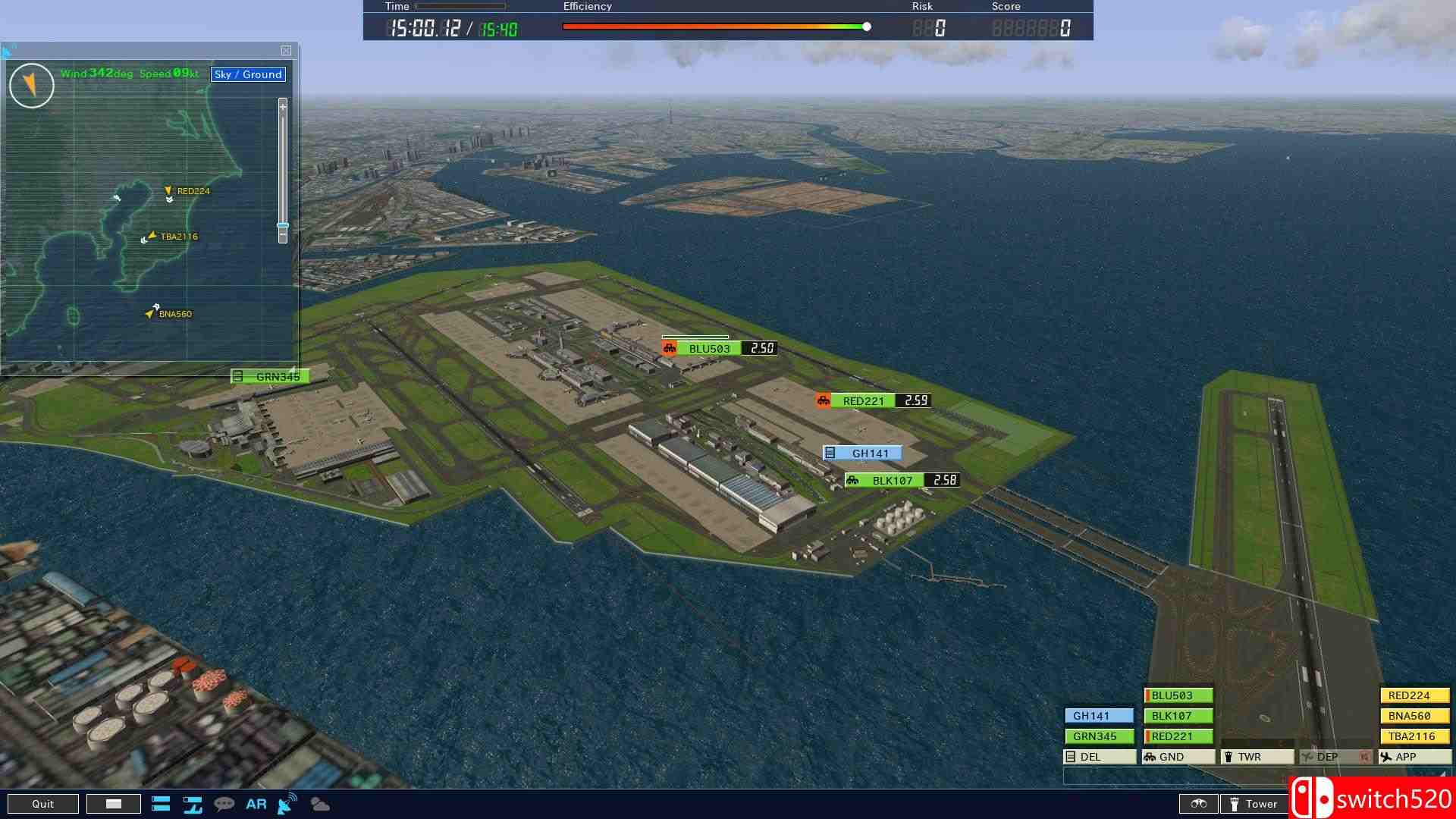The width and height of the screenshot is (1456, 819).
Task: Open the weather clouds icon
Action: (318, 805)
